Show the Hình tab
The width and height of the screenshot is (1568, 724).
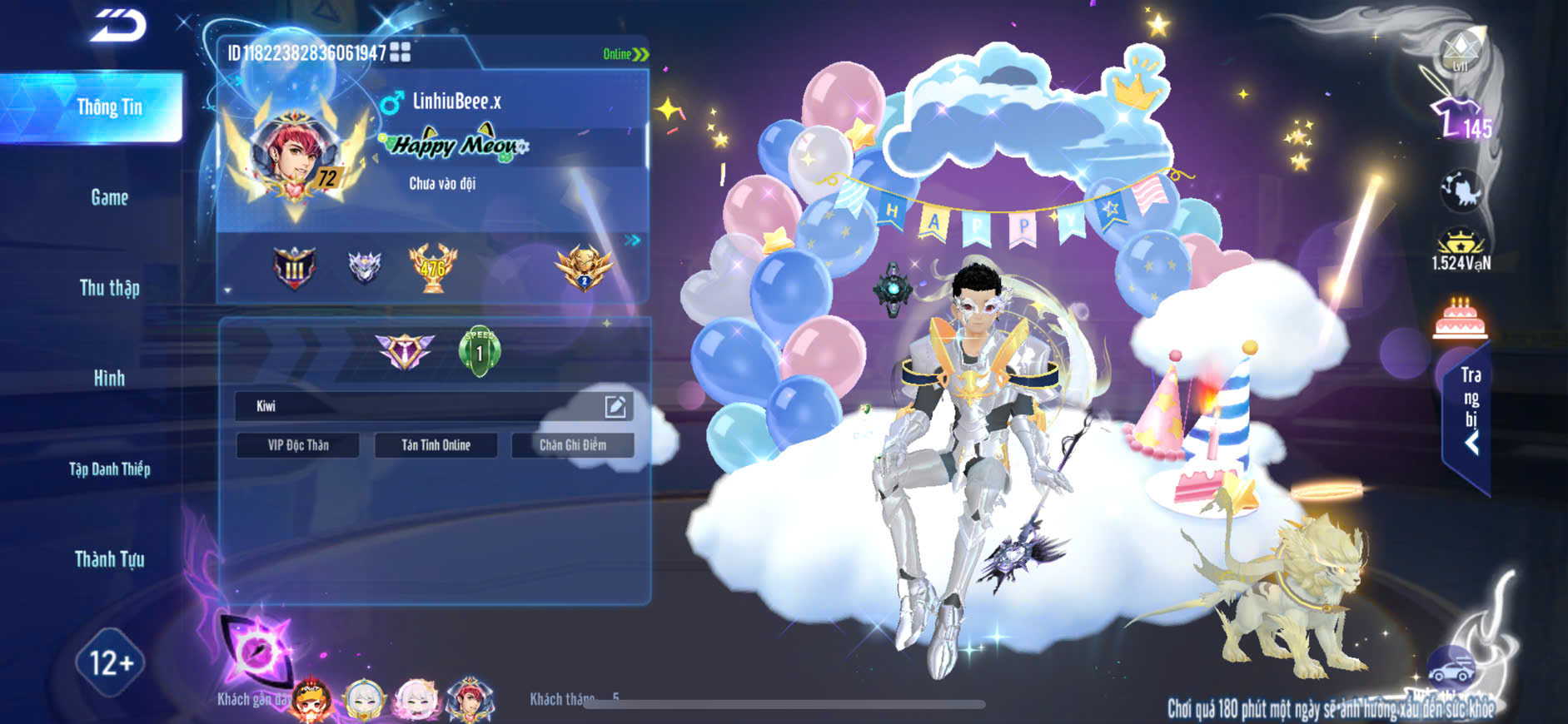click(x=109, y=379)
